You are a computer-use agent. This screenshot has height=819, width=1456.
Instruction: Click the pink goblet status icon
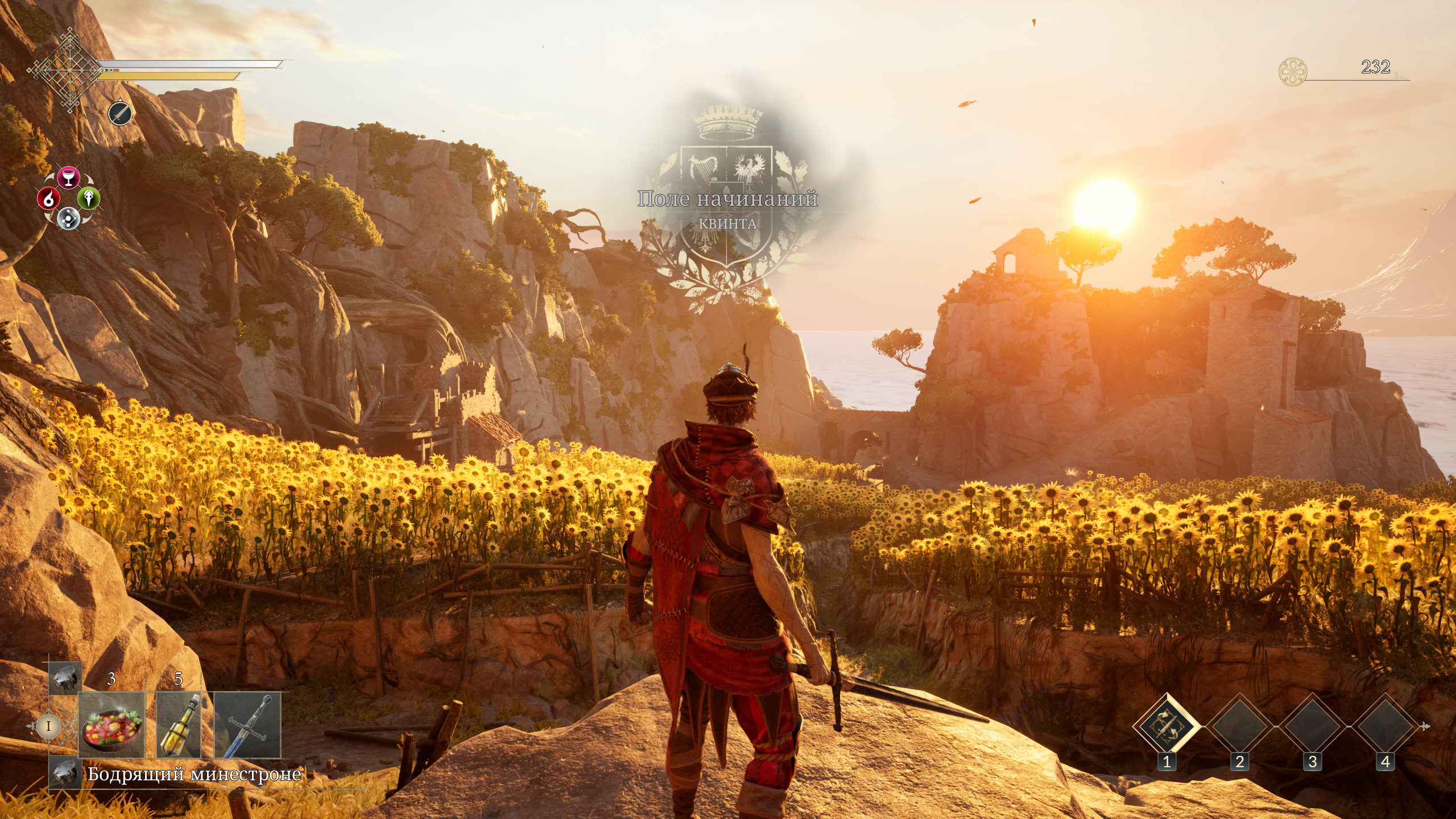pos(69,177)
